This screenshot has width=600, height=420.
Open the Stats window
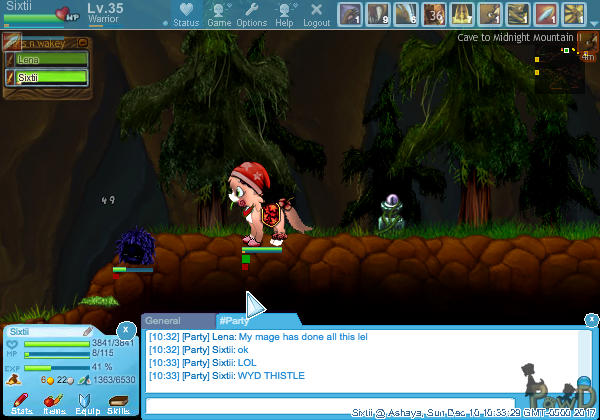[21, 402]
